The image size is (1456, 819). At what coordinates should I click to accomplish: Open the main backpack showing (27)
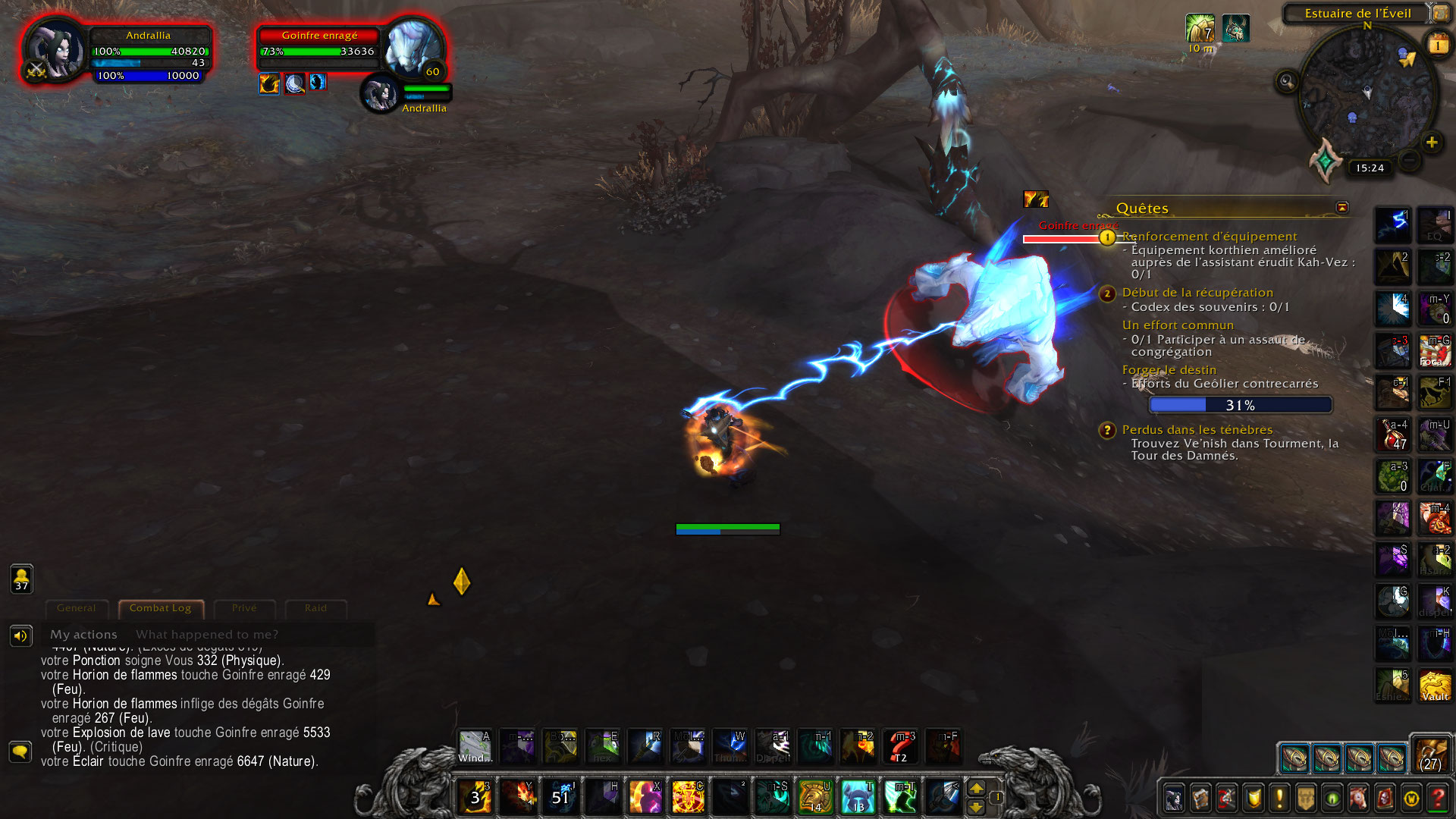pyautogui.click(x=1431, y=754)
